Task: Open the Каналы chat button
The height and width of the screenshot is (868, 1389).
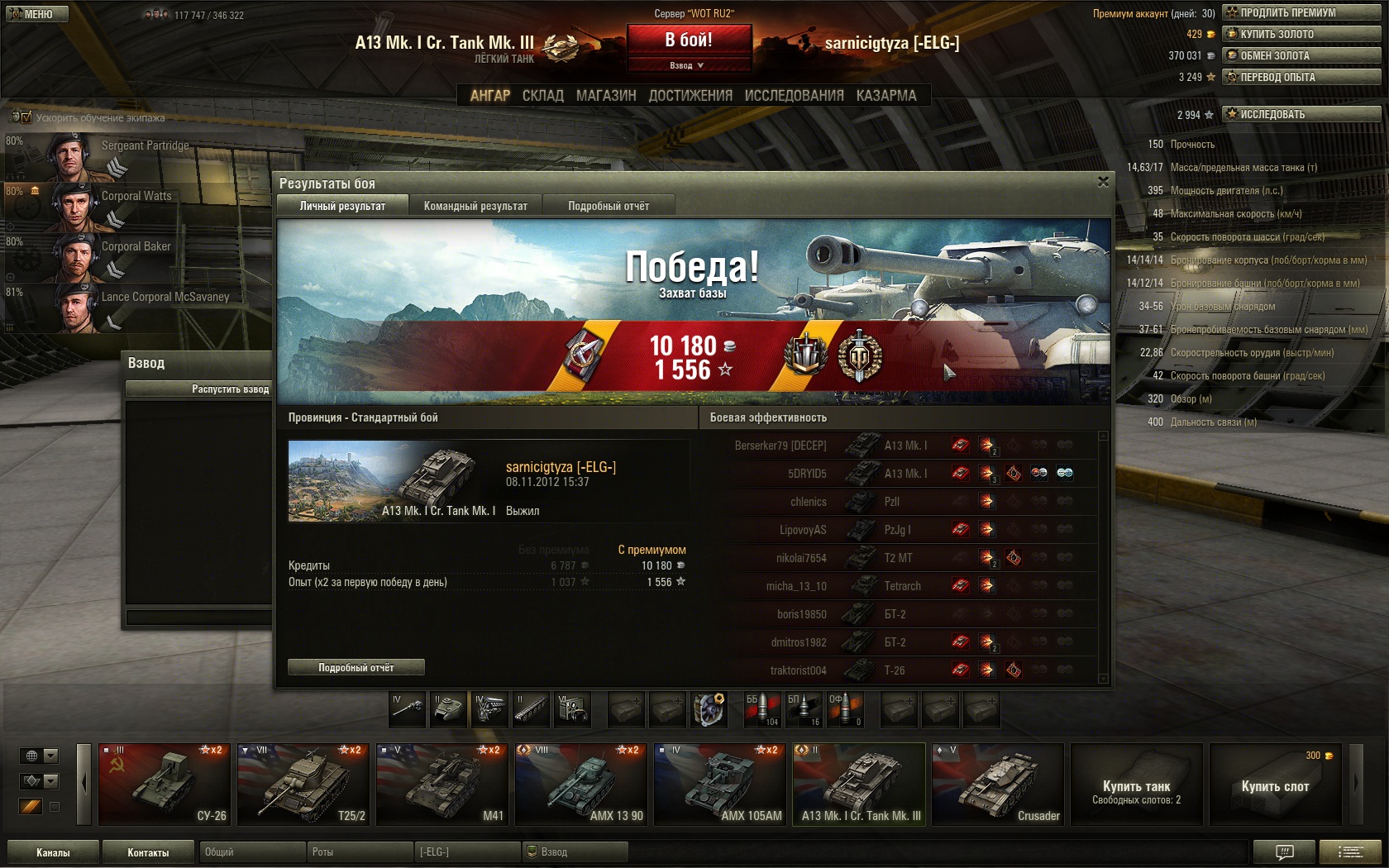Action: tap(53, 852)
